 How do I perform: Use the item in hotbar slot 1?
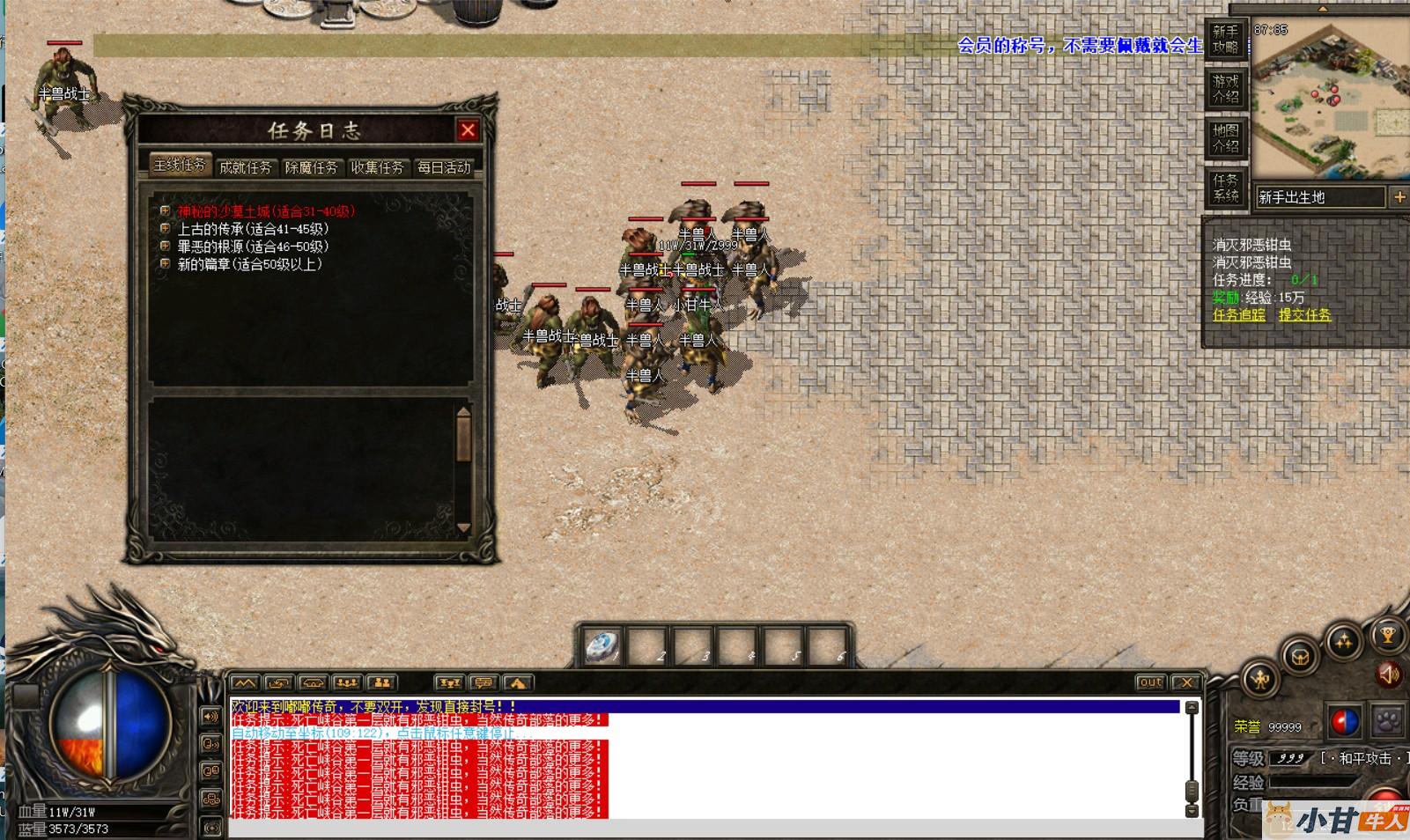click(602, 648)
